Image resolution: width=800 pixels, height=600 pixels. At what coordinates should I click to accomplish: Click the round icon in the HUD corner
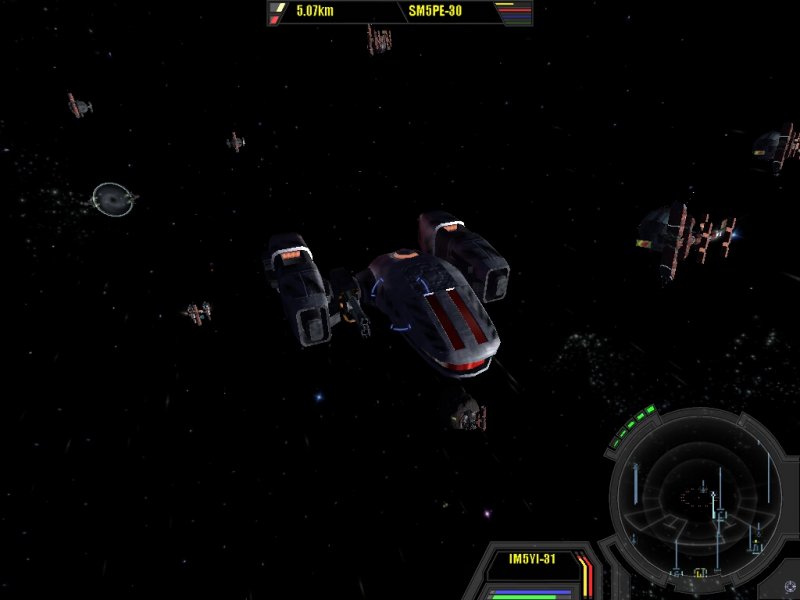[790, 587]
